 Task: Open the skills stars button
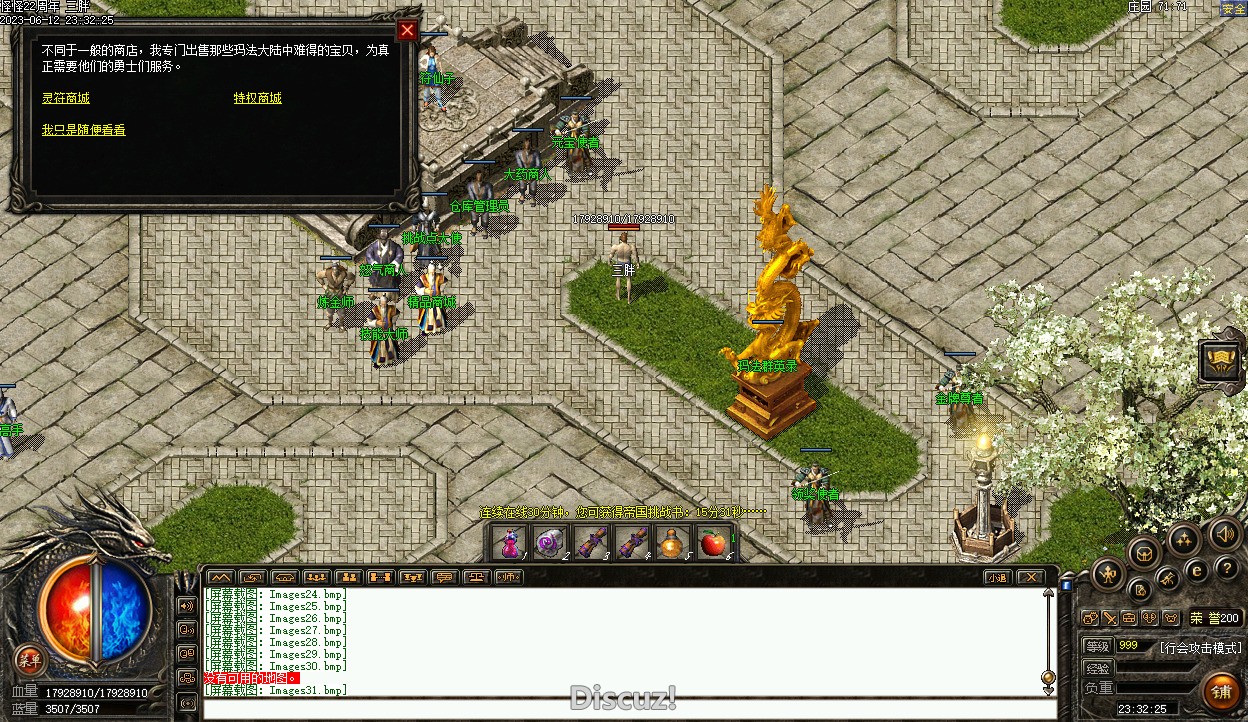1184,541
